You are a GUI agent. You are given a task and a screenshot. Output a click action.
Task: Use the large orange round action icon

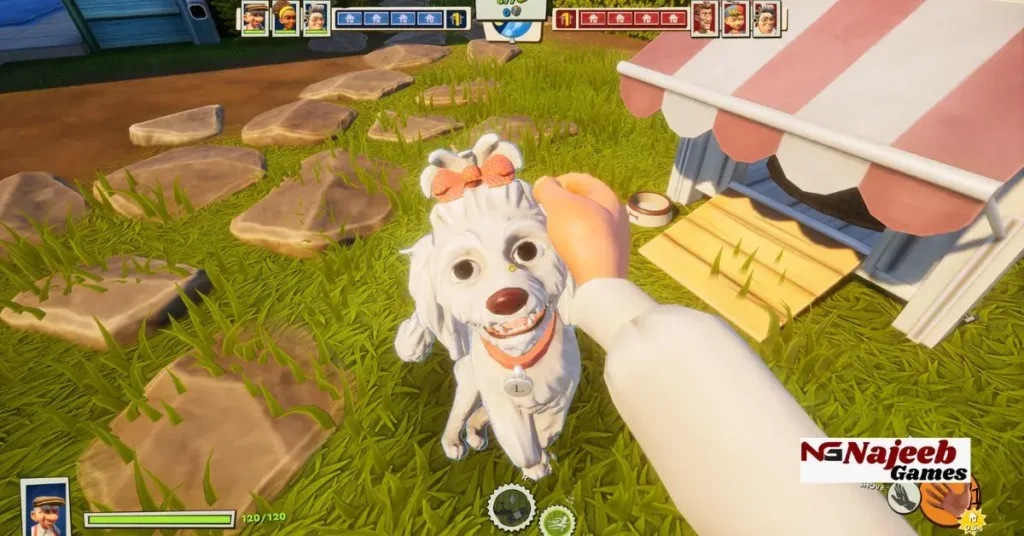(x=946, y=501)
